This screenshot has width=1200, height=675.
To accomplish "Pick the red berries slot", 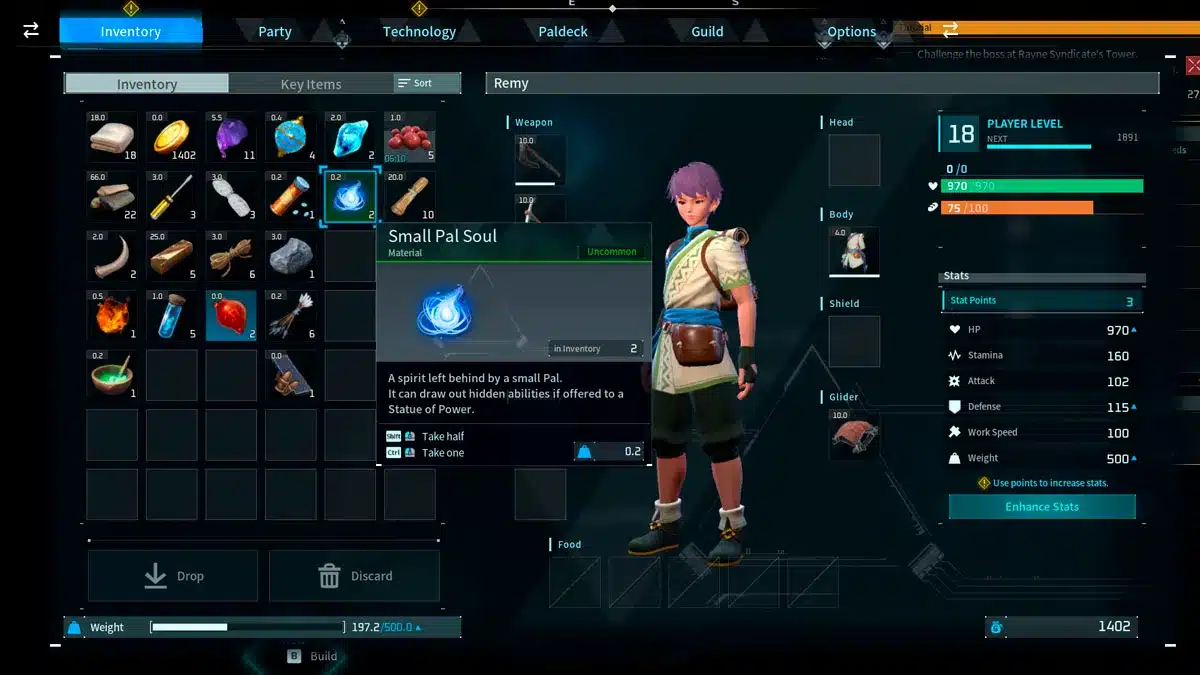I will click(x=409, y=137).
